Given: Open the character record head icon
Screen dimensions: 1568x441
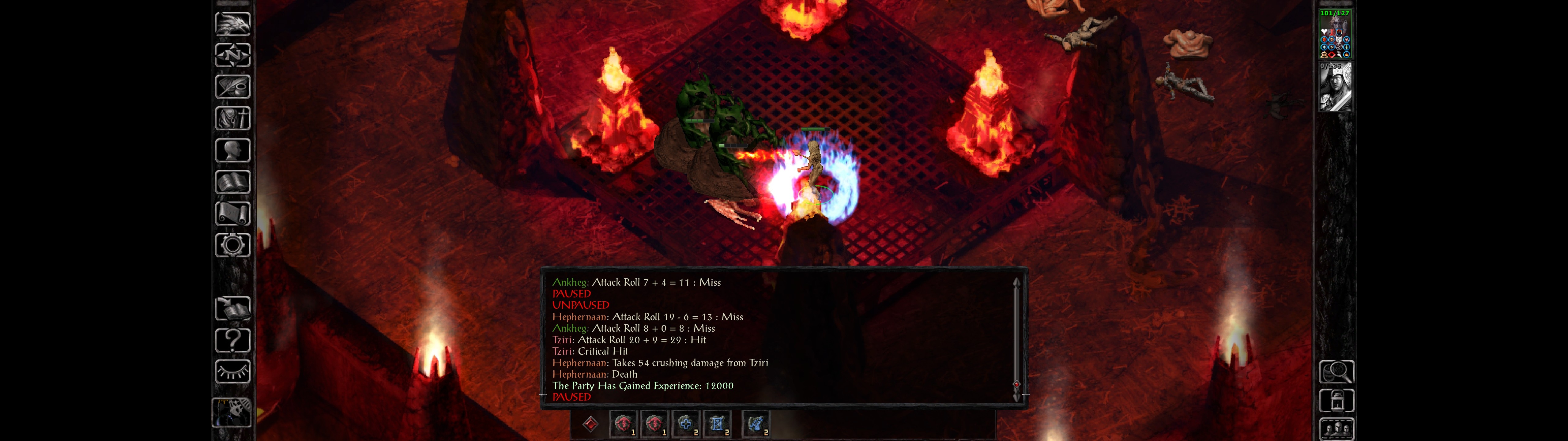Looking at the screenshot, I should [x=232, y=150].
